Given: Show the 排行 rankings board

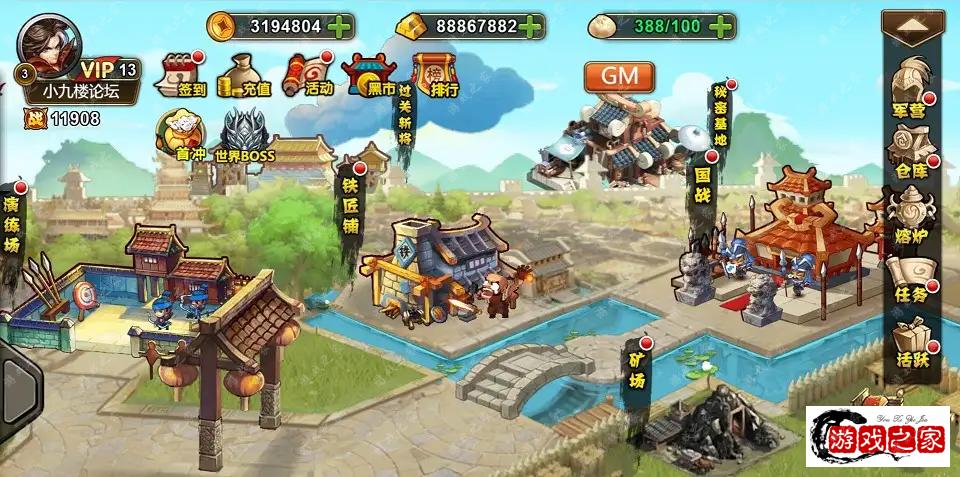Looking at the screenshot, I should (x=435, y=75).
